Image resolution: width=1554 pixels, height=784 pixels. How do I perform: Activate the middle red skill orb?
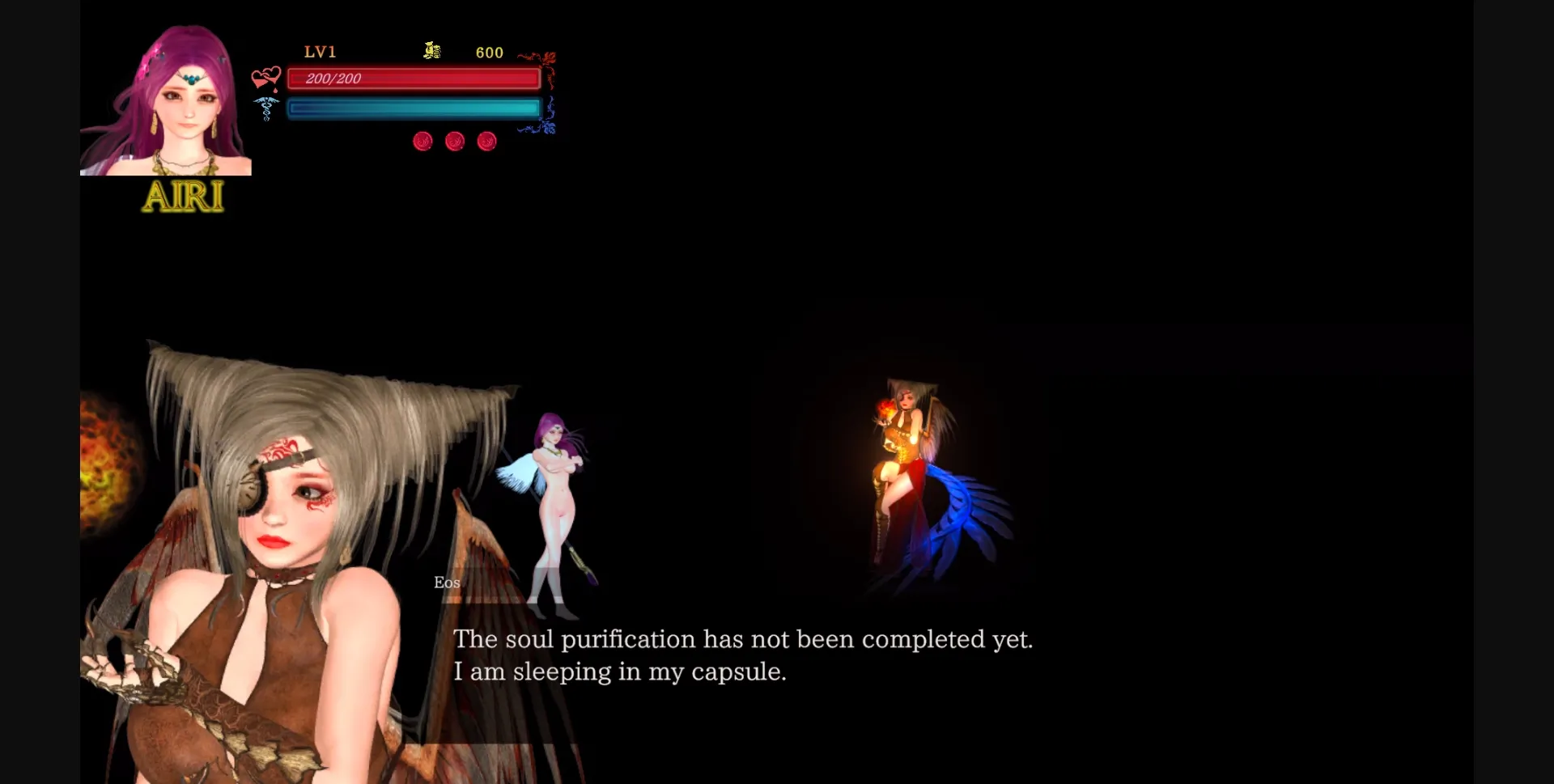point(455,141)
